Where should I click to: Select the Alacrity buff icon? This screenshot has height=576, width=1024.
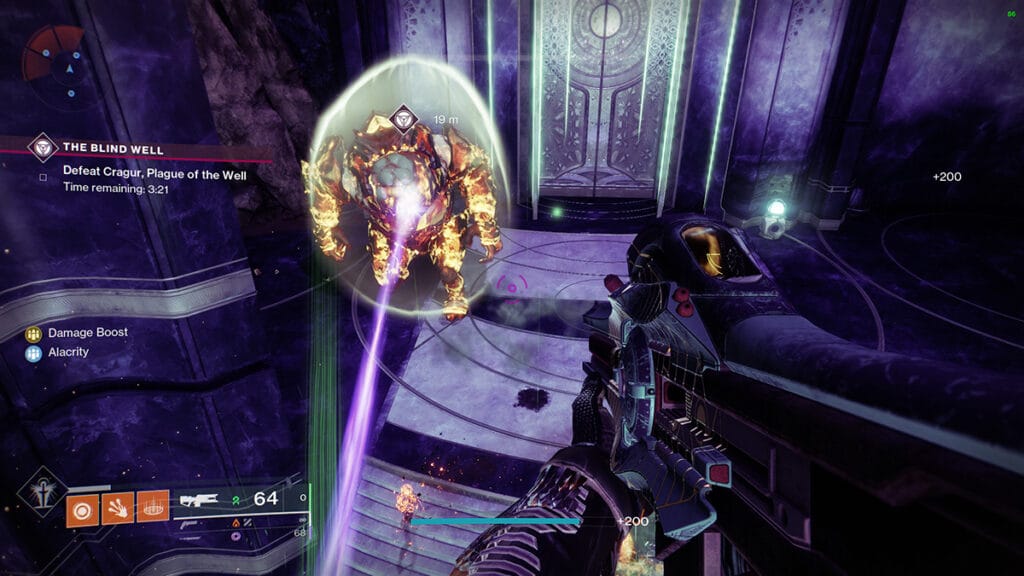[33, 352]
